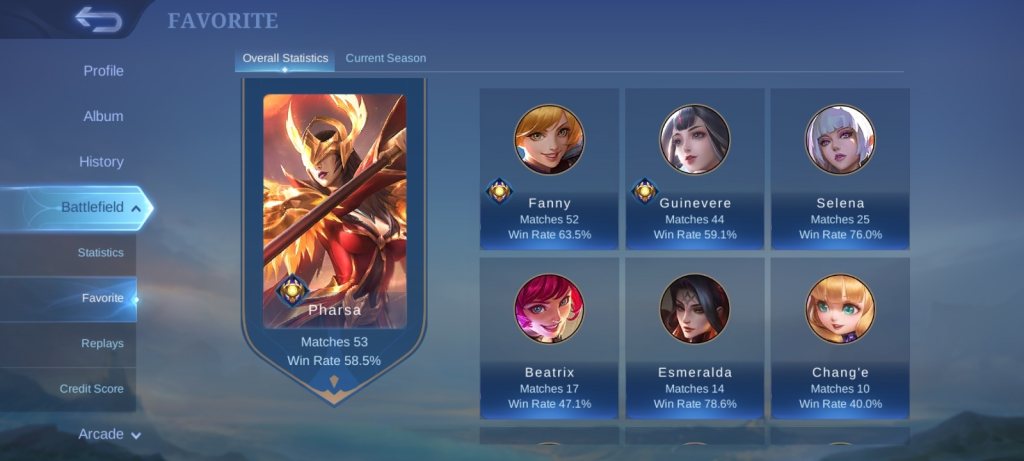Check the Credit Score page
This screenshot has width=1024, height=461.
click(x=91, y=388)
